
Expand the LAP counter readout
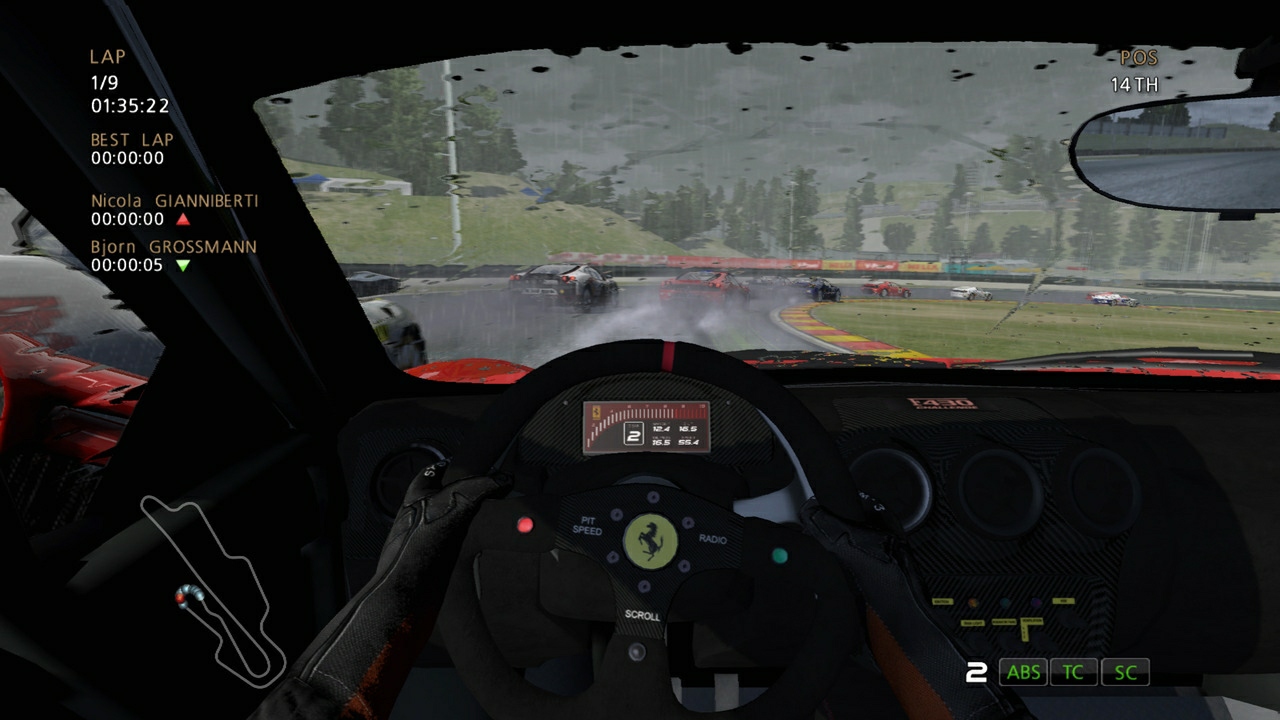(104, 71)
